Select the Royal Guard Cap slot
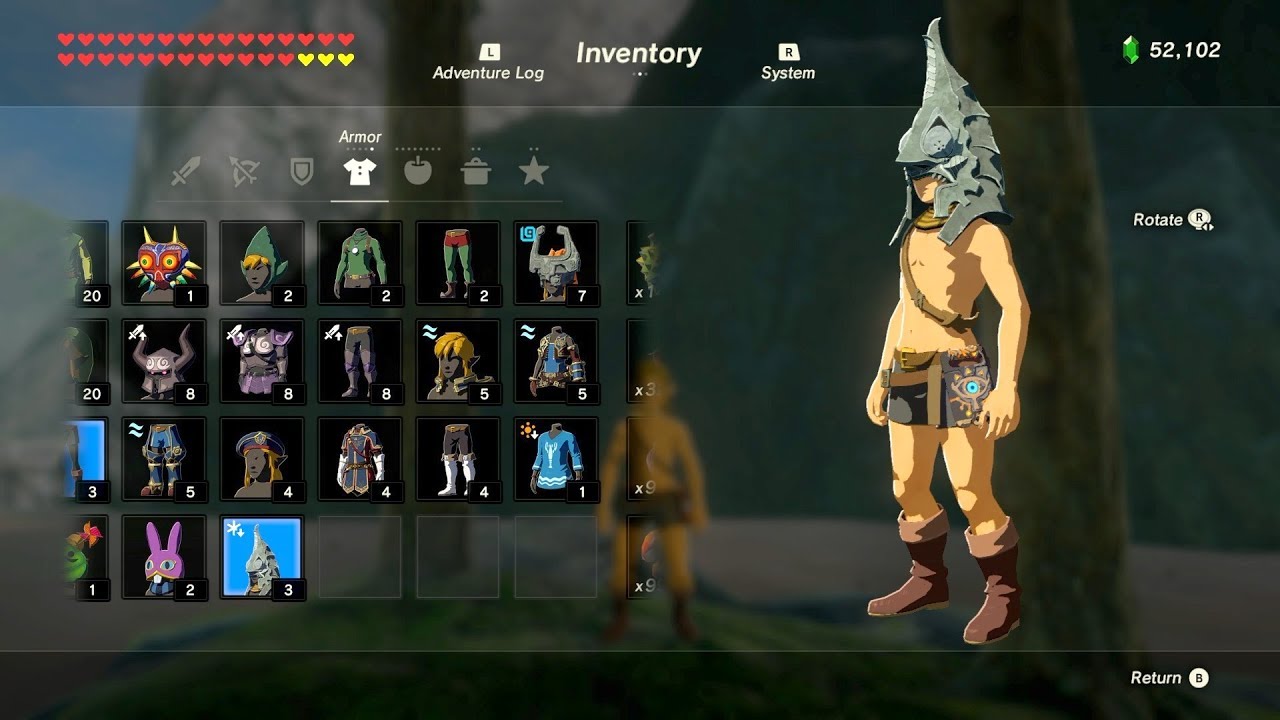The image size is (1280, 720). coord(262,459)
